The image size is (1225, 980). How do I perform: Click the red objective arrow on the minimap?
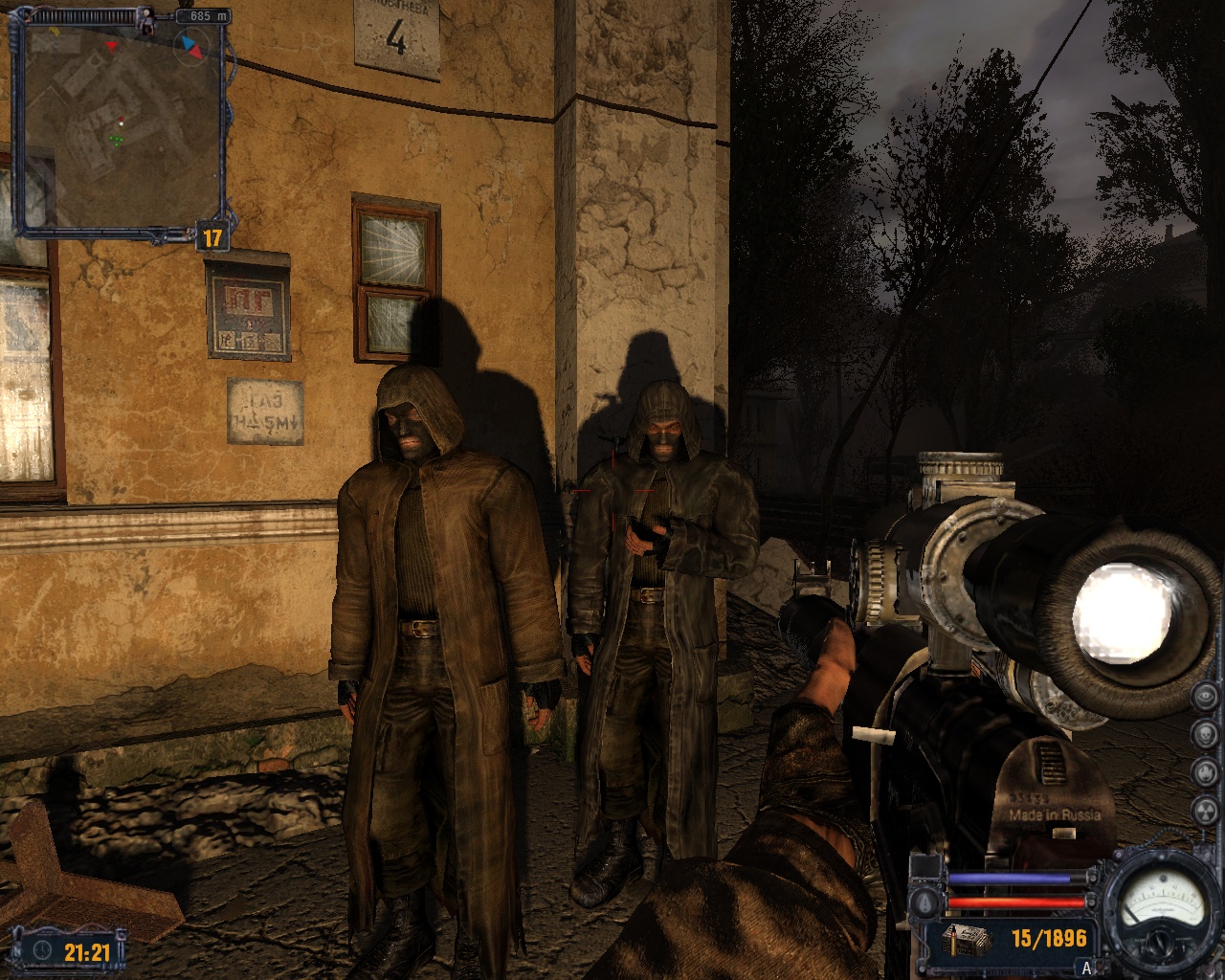point(113,45)
